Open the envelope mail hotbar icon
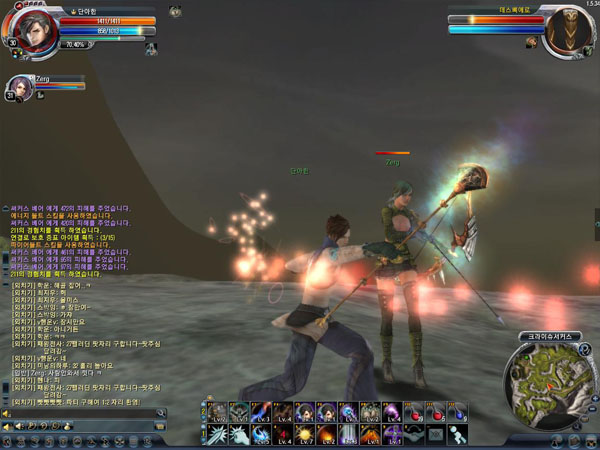Screen dimensions: 600x450 436,434
